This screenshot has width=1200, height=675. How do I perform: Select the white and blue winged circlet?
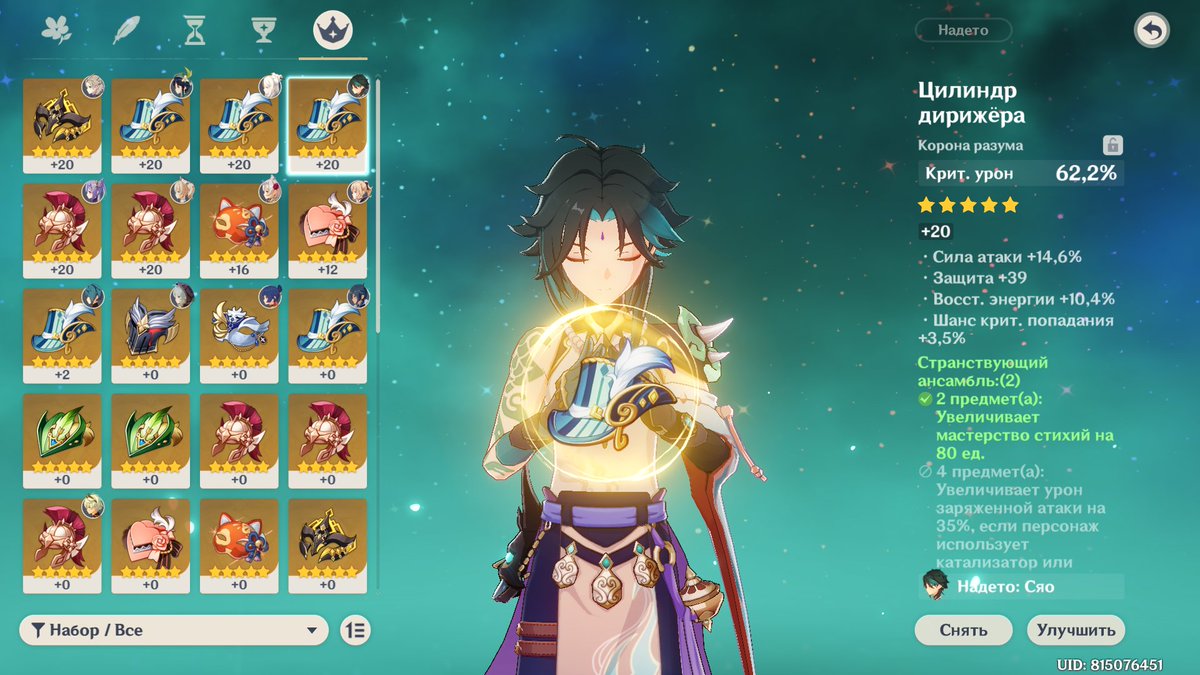(239, 334)
